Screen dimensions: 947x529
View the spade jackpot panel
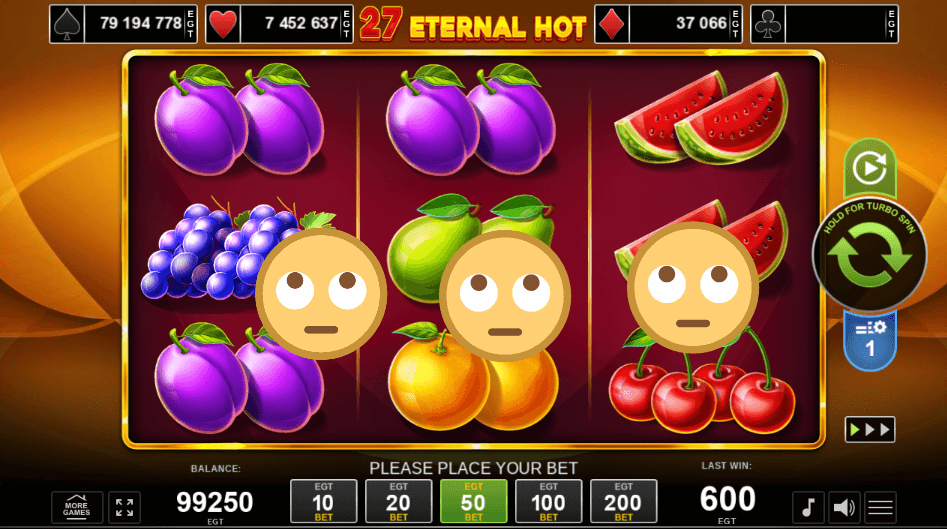tap(124, 24)
